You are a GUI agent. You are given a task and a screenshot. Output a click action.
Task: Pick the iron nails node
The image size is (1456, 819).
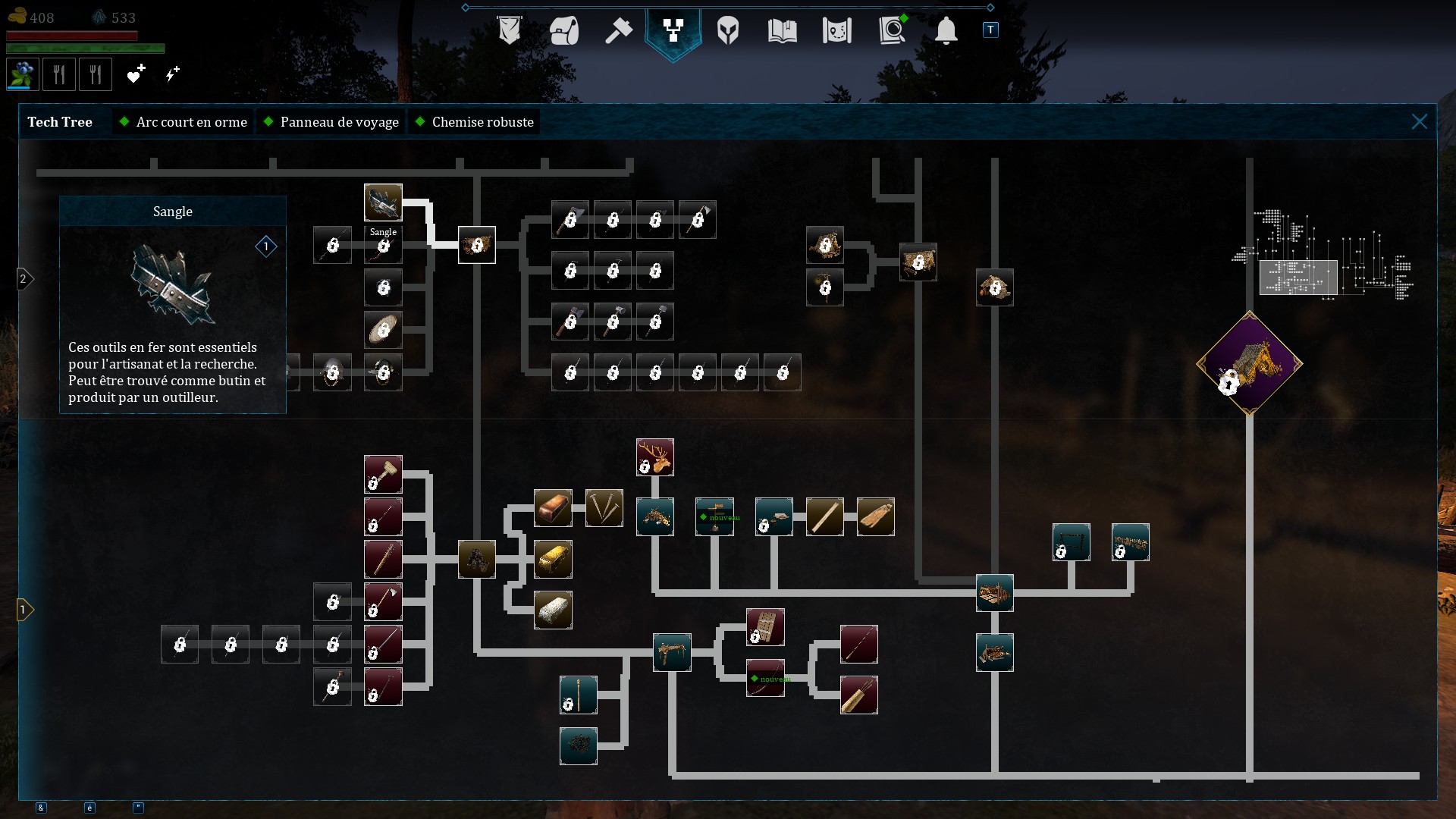click(x=604, y=508)
